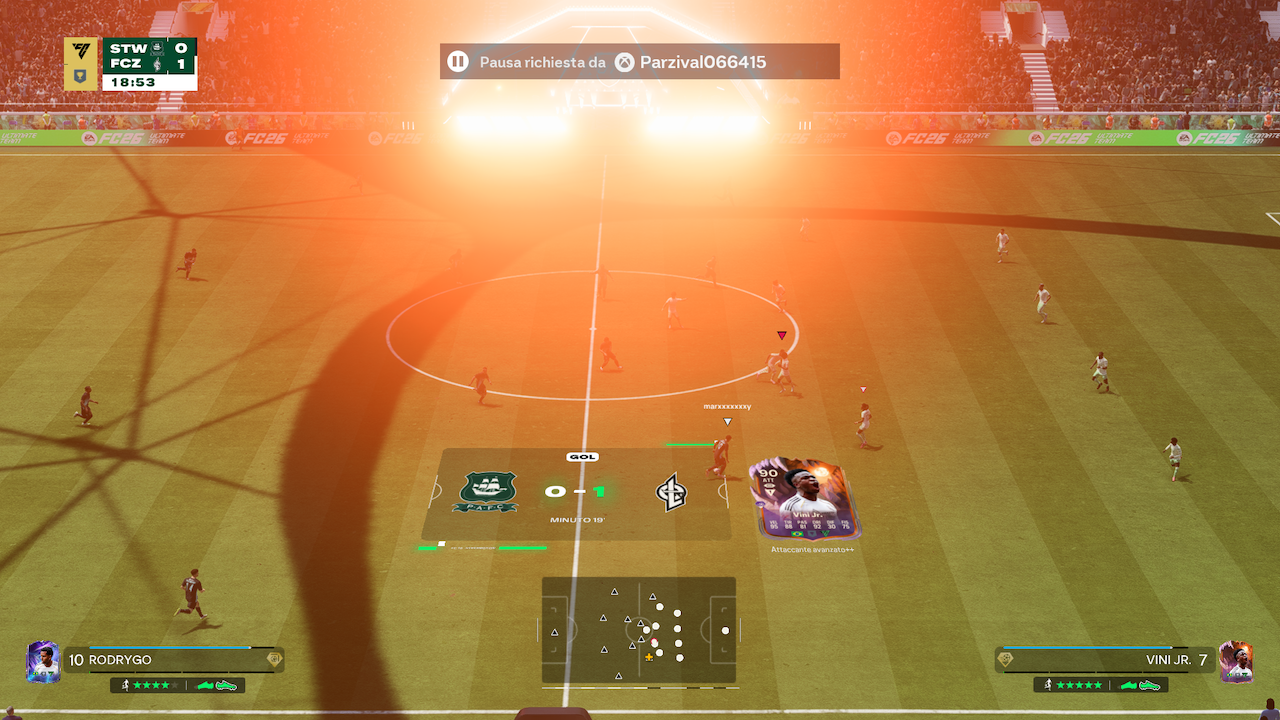The width and height of the screenshot is (1280, 720).
Task: Click the white away team crest in the goal panel
Action: [x=671, y=492]
